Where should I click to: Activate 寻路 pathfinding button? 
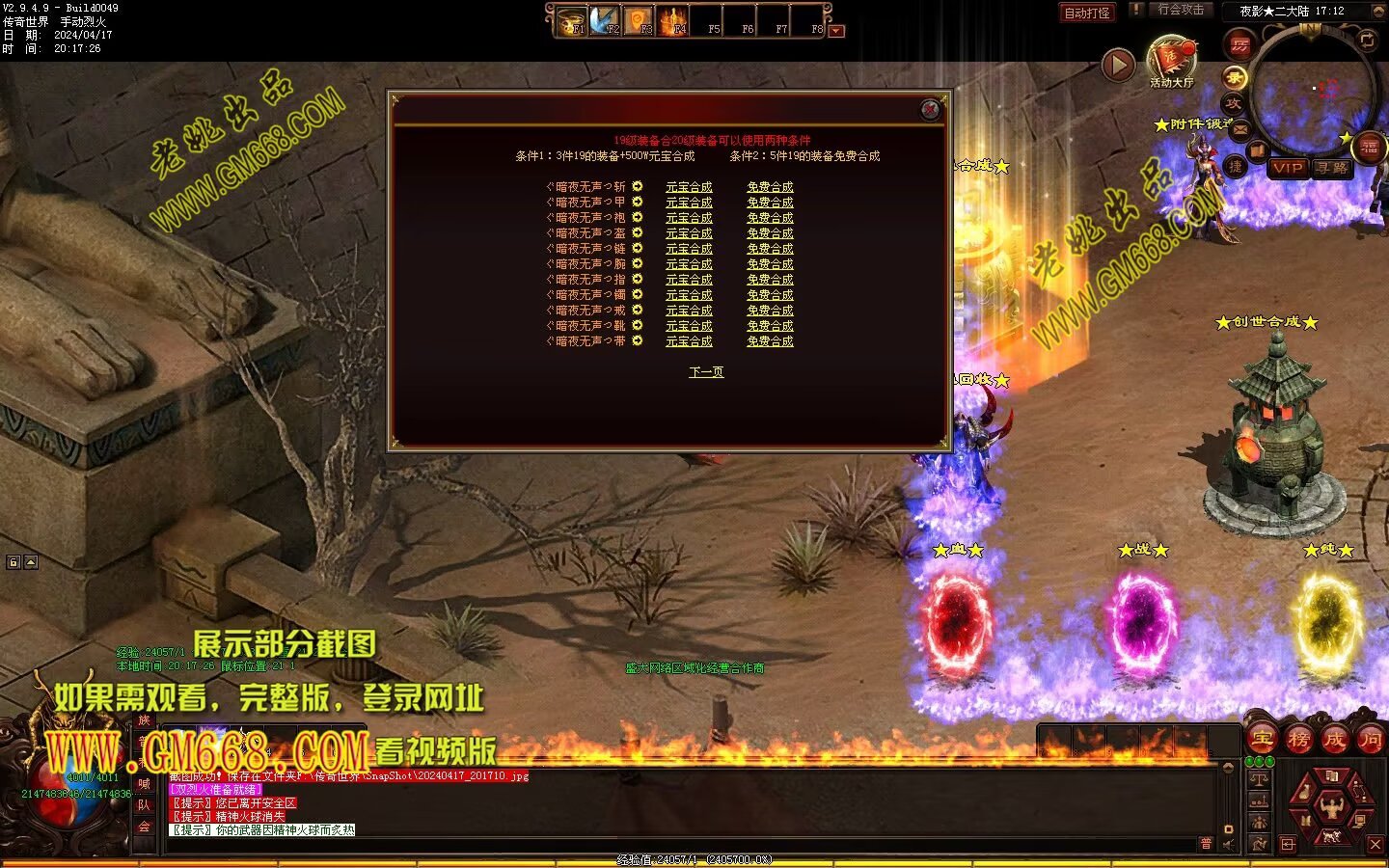pos(1332,168)
